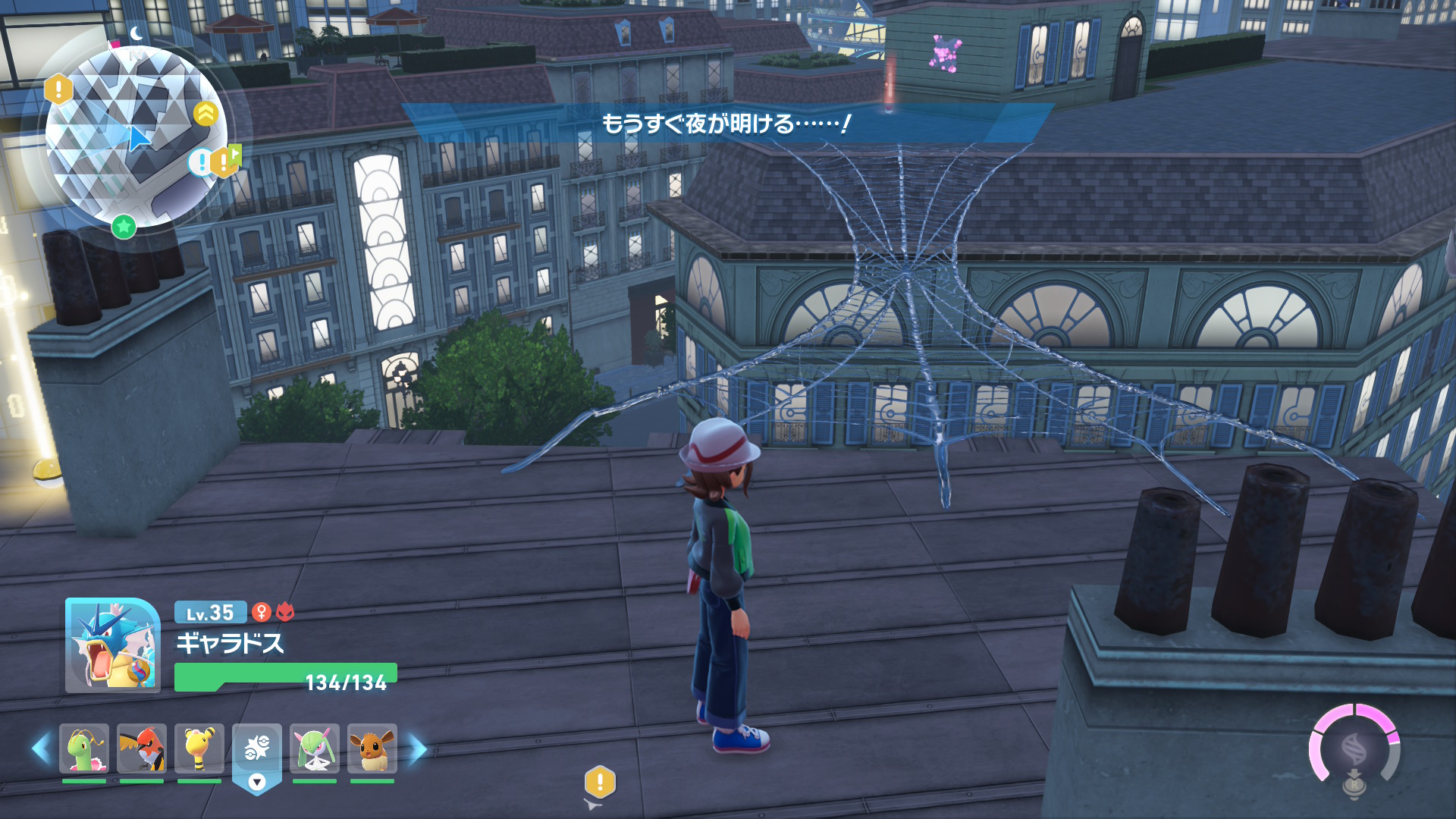
Task: Pick Ampharos in the party row
Action: coord(199,749)
